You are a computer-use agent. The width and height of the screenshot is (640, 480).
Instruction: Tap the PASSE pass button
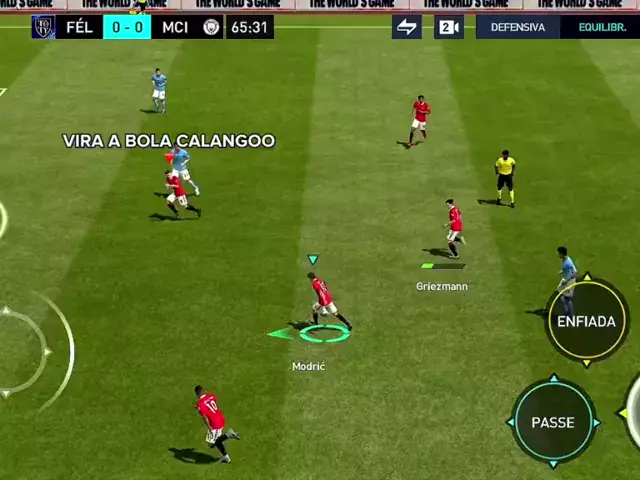[553, 422]
